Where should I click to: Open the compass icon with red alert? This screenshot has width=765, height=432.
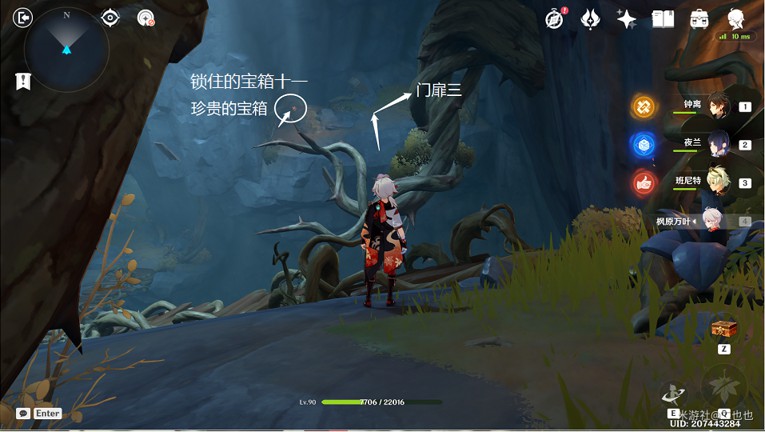pos(555,18)
